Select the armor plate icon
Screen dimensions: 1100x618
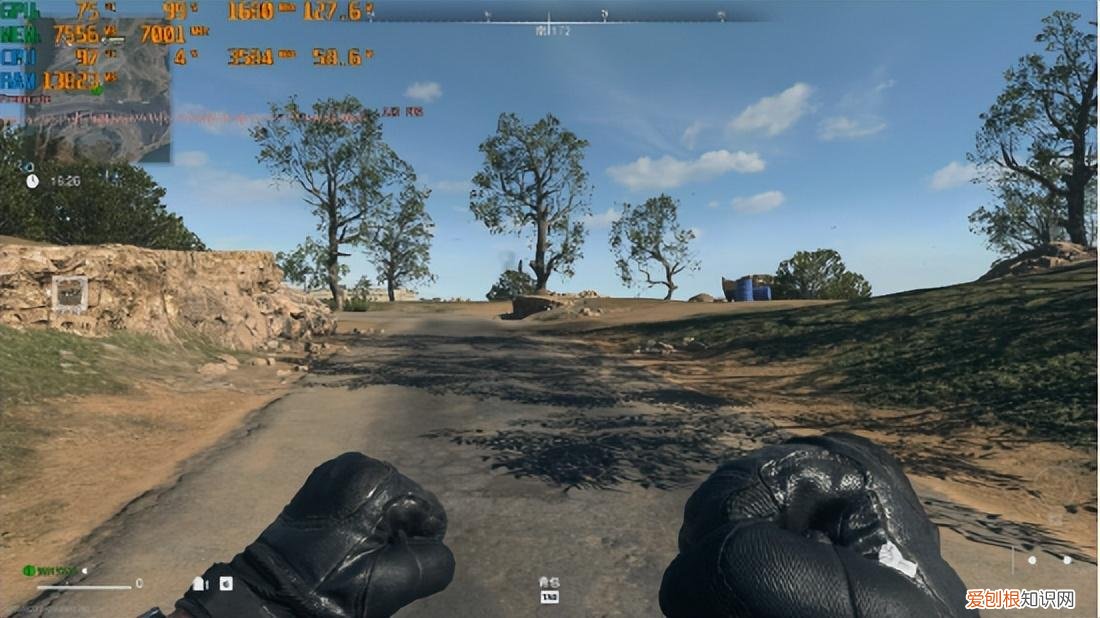tap(199, 583)
